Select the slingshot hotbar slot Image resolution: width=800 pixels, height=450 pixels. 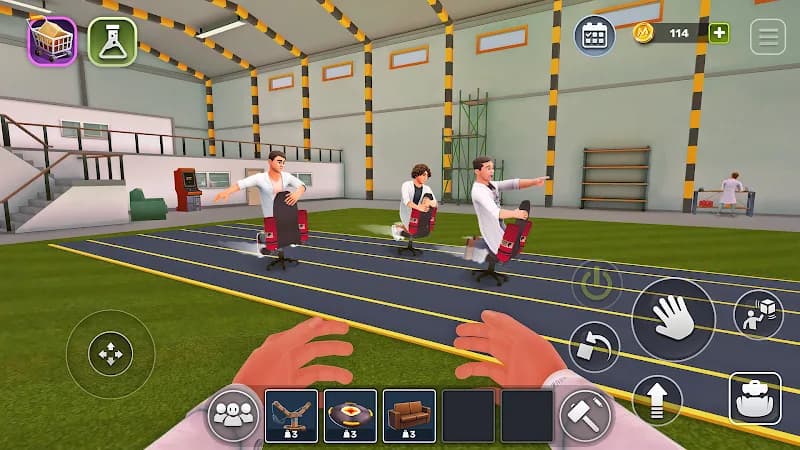pyautogui.click(x=292, y=415)
